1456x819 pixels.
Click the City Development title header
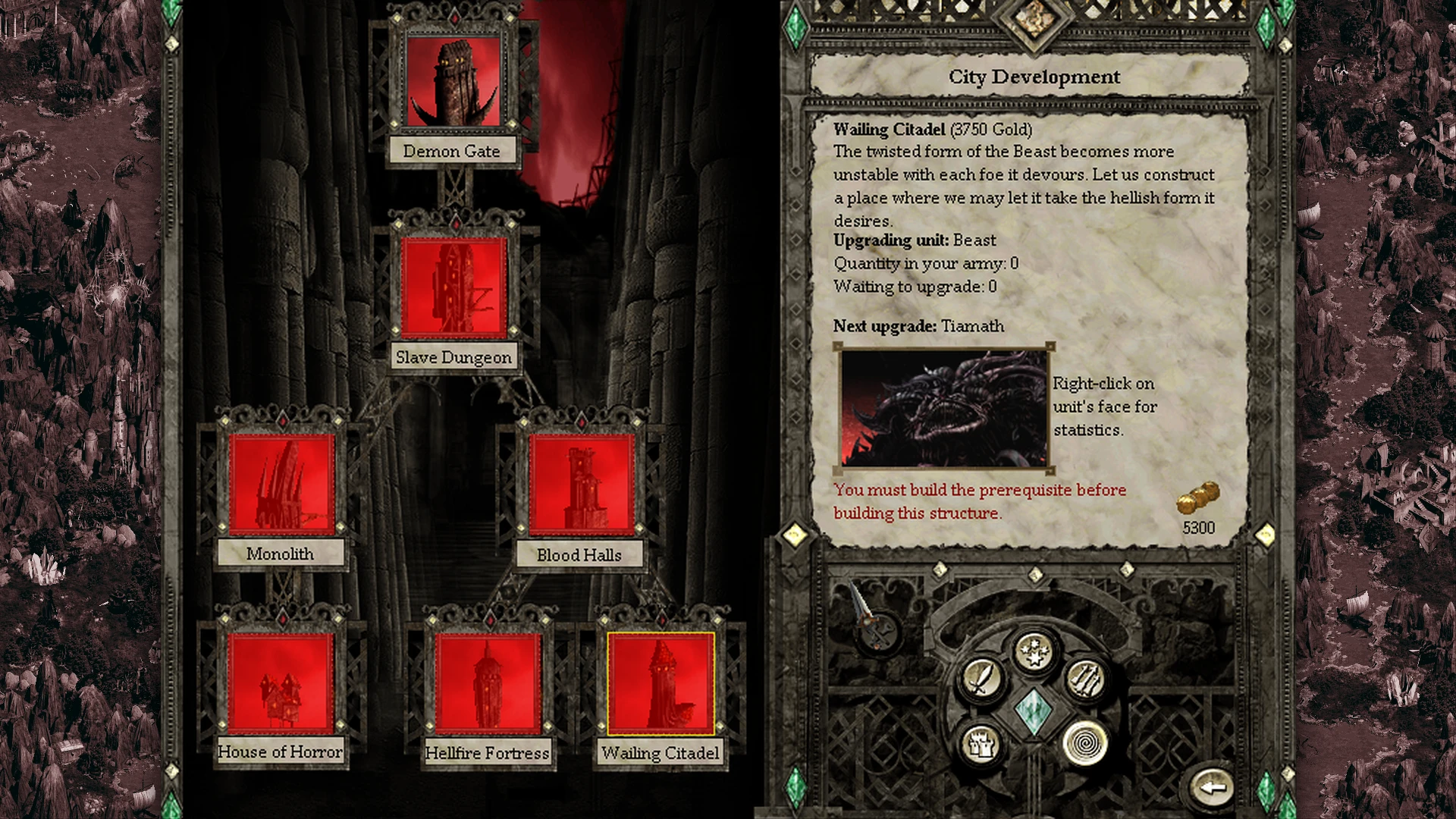1034,77
